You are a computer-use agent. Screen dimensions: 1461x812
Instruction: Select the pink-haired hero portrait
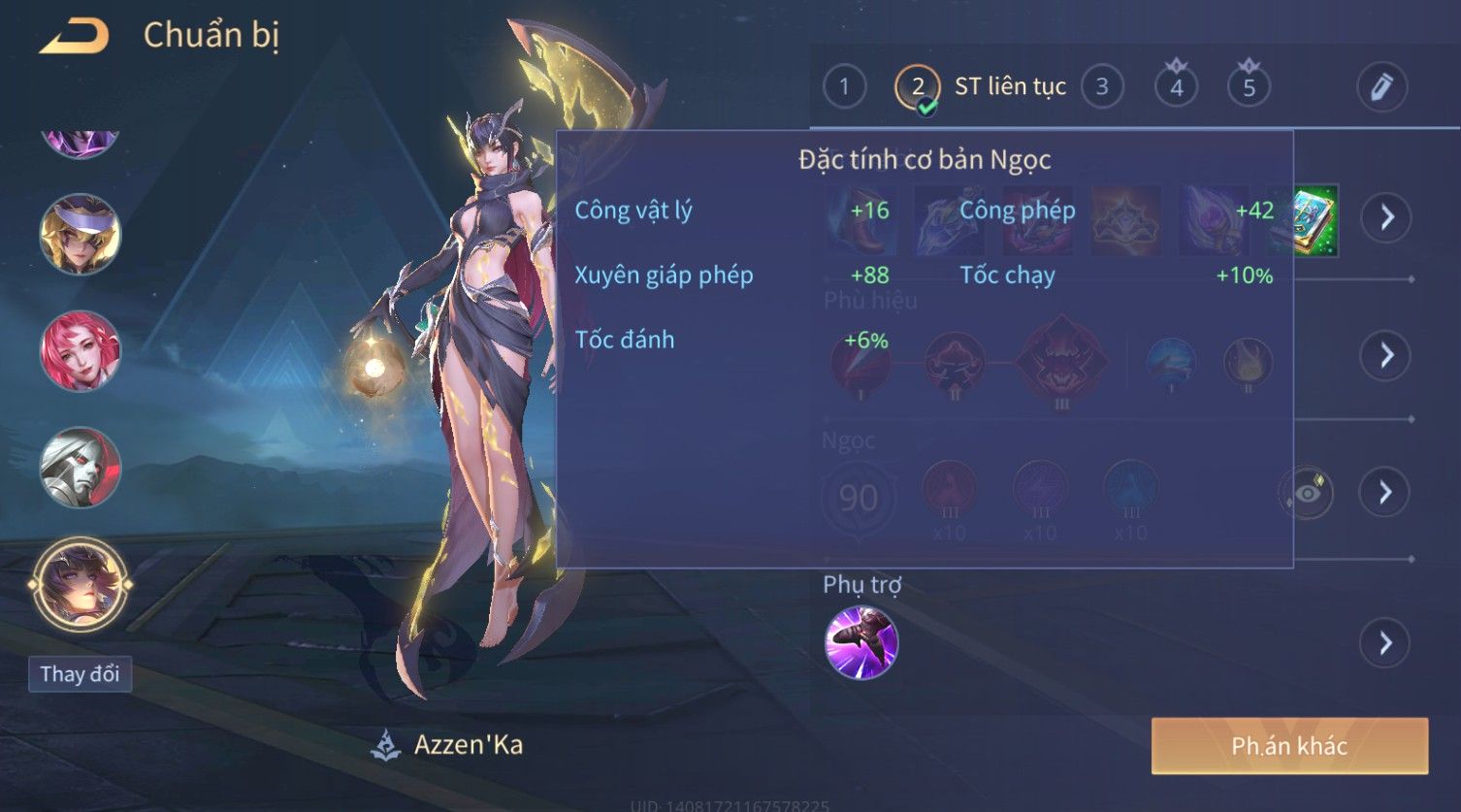[x=81, y=351]
